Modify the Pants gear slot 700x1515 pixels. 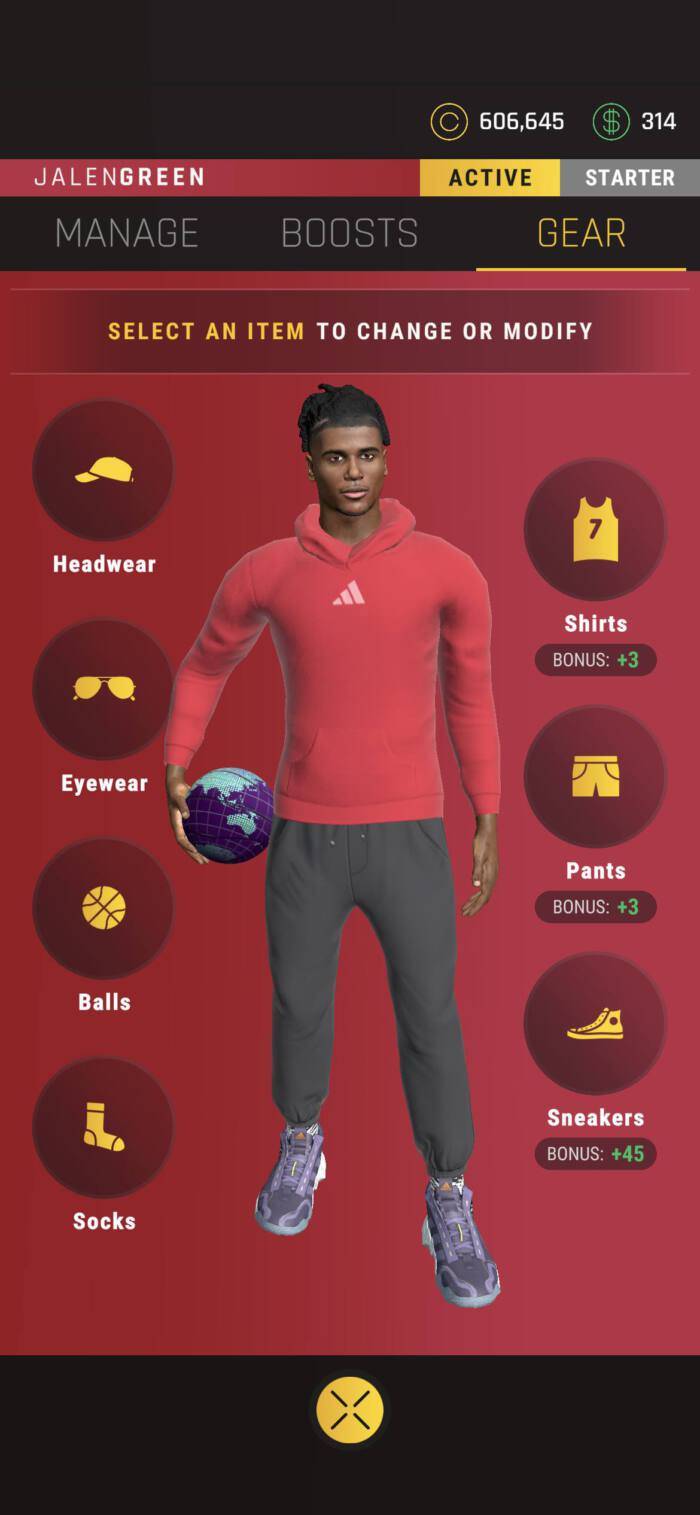pyautogui.click(x=595, y=776)
